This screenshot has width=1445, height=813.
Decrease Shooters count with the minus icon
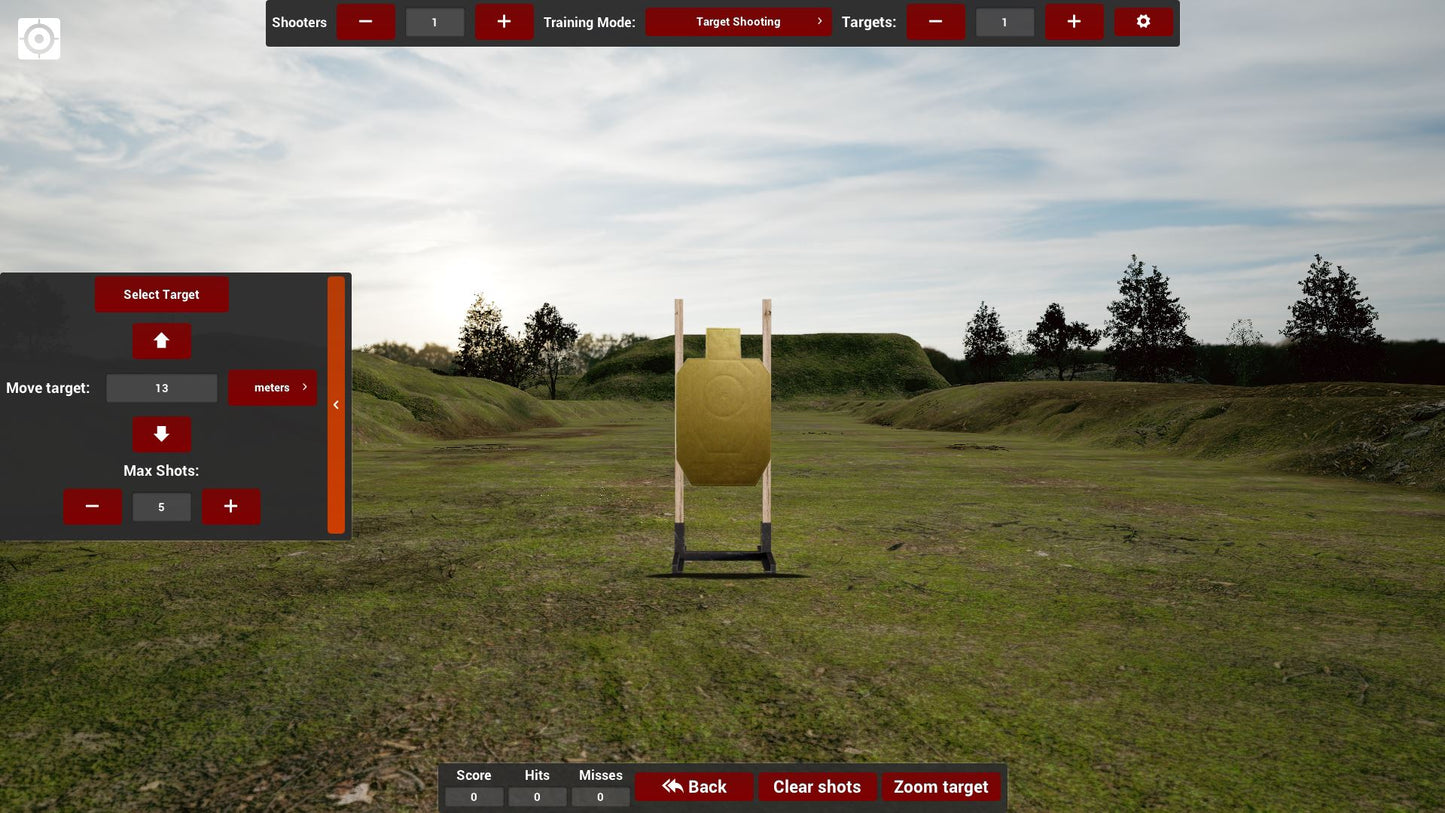click(x=366, y=21)
